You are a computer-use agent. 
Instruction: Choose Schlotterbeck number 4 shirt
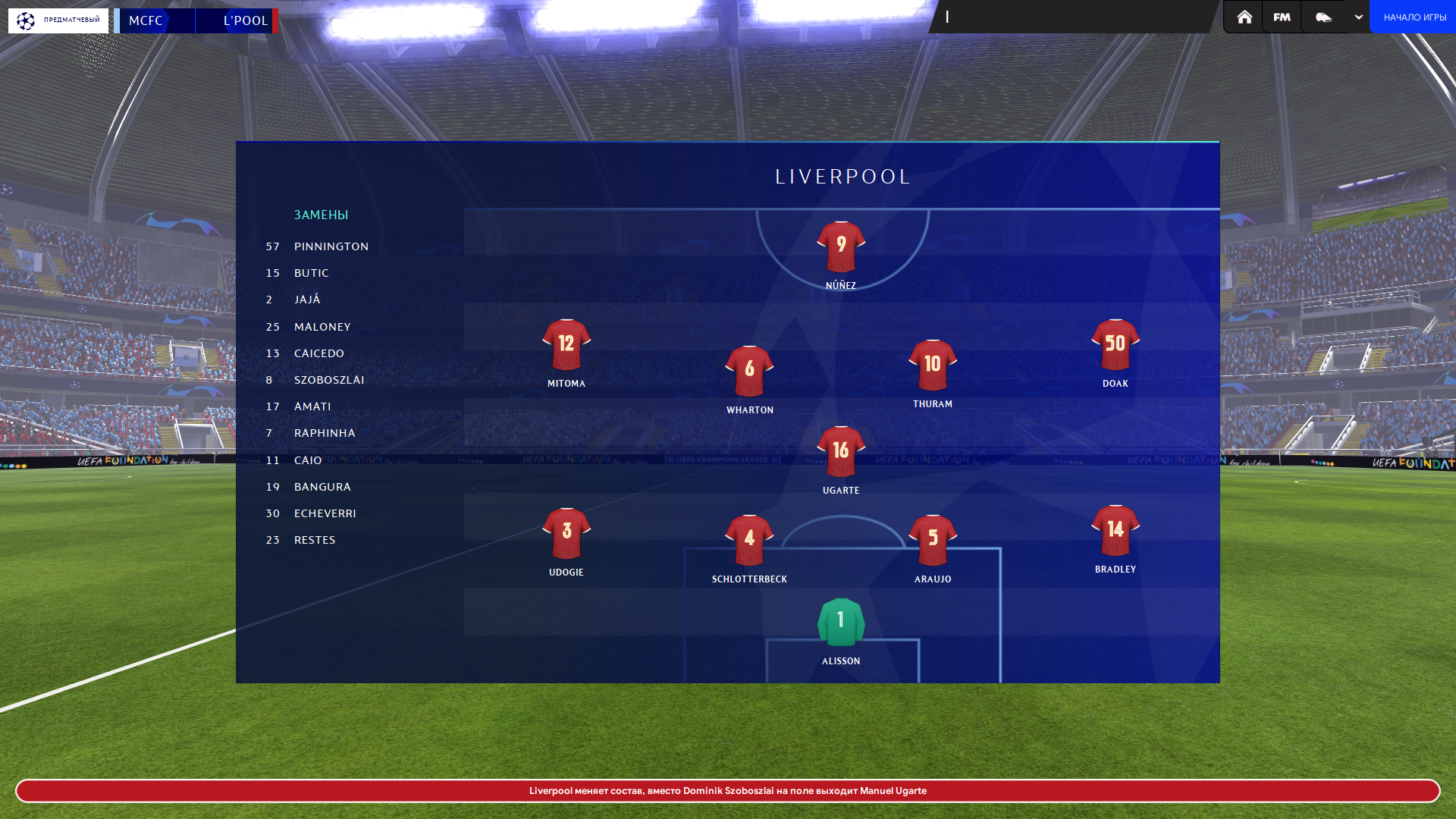[749, 541]
